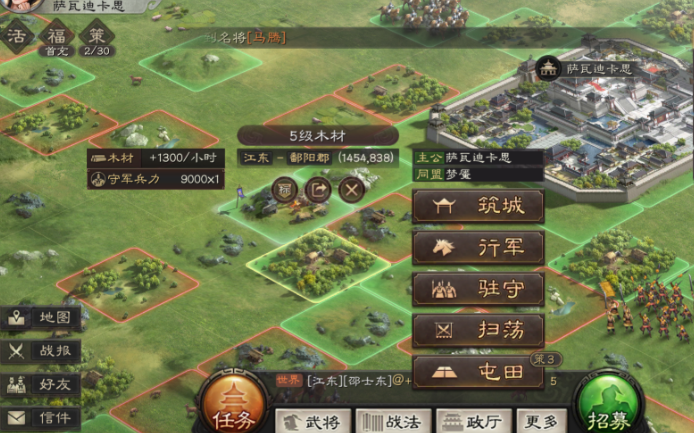Screen dimensions: 694x433
Task: Open the 任务 quest button
Action: [235, 407]
